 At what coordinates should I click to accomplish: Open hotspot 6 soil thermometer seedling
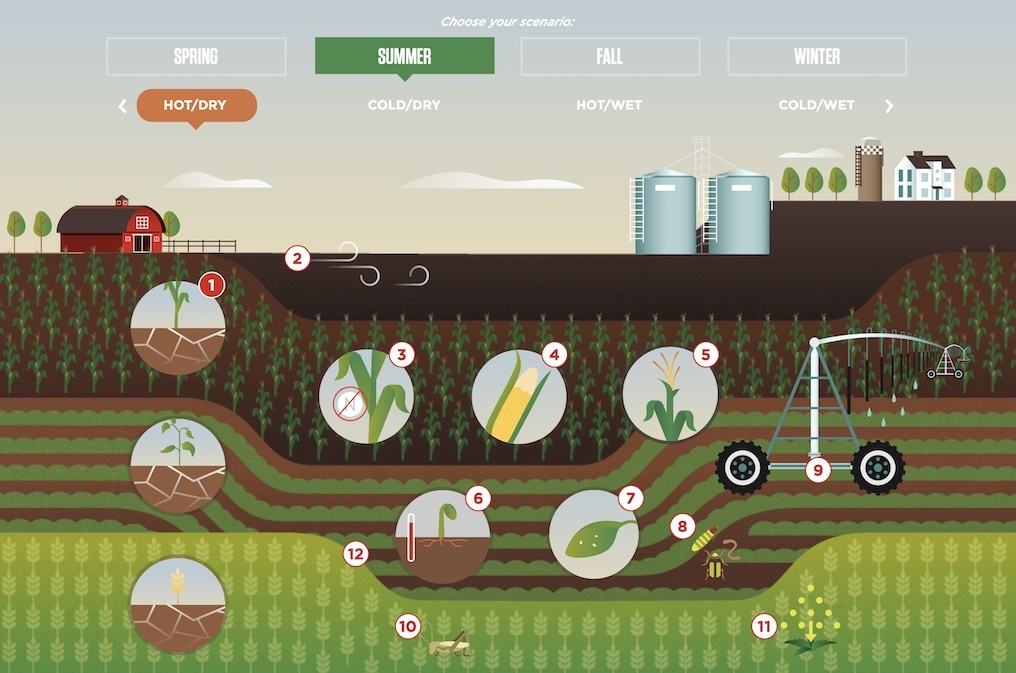[x=478, y=497]
